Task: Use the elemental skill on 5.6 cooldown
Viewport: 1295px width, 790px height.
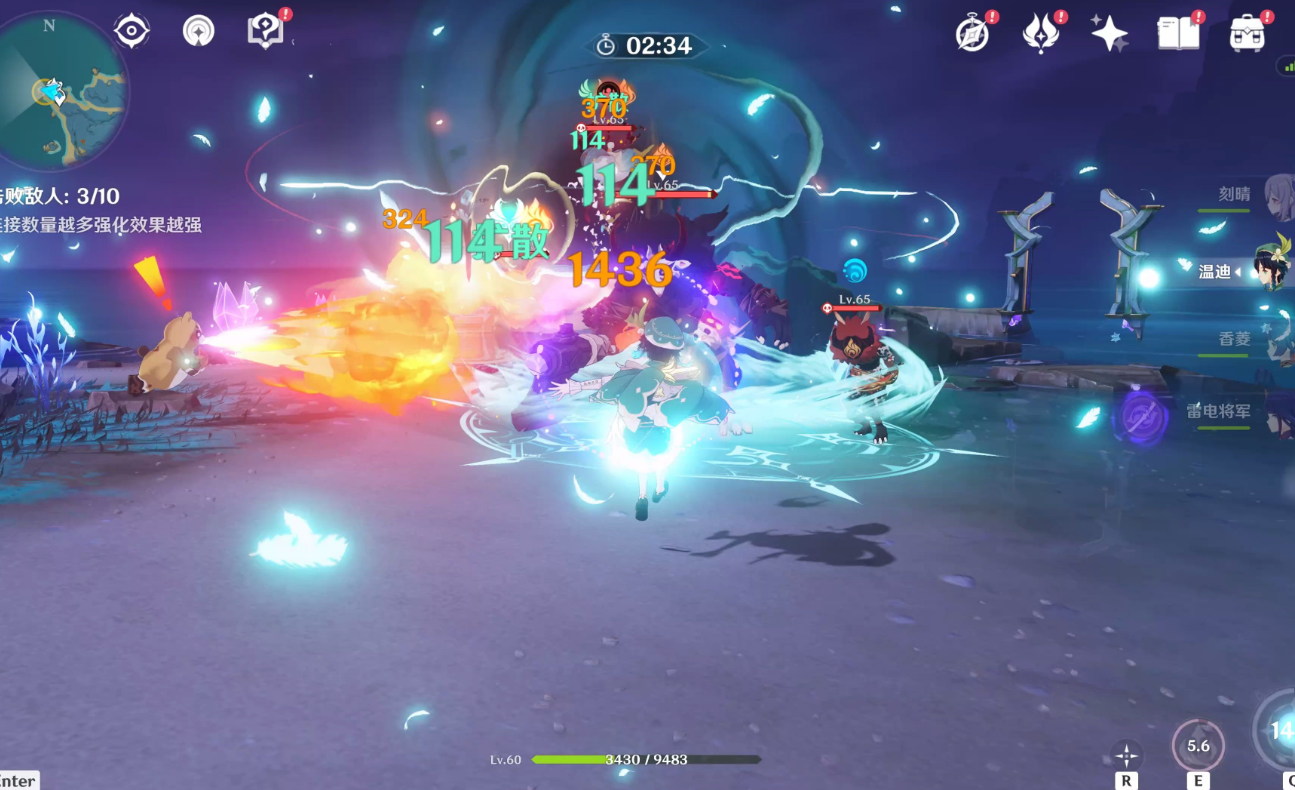Action: 1197,745
